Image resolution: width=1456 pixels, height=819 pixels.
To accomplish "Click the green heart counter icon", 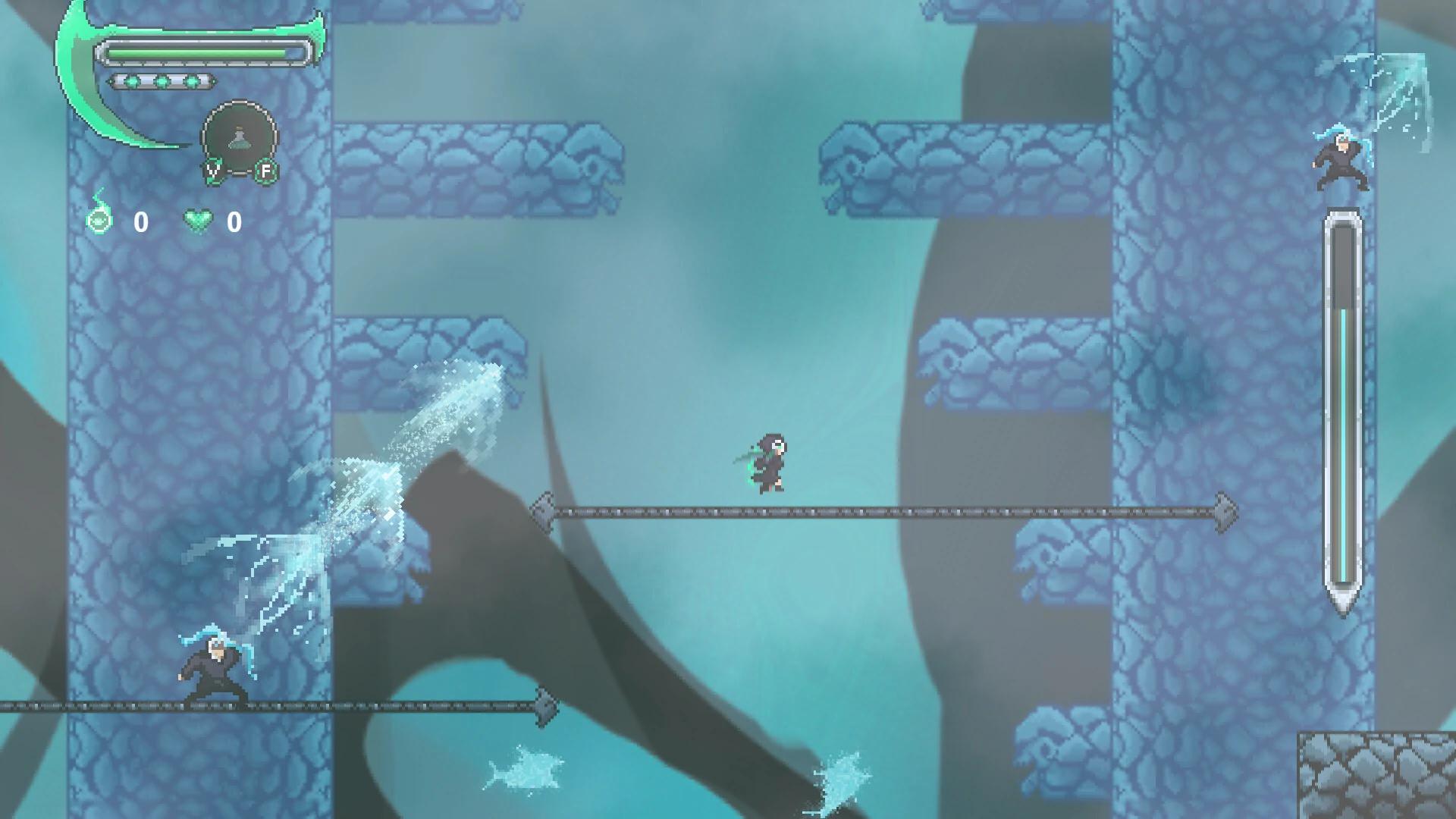I will (x=198, y=221).
